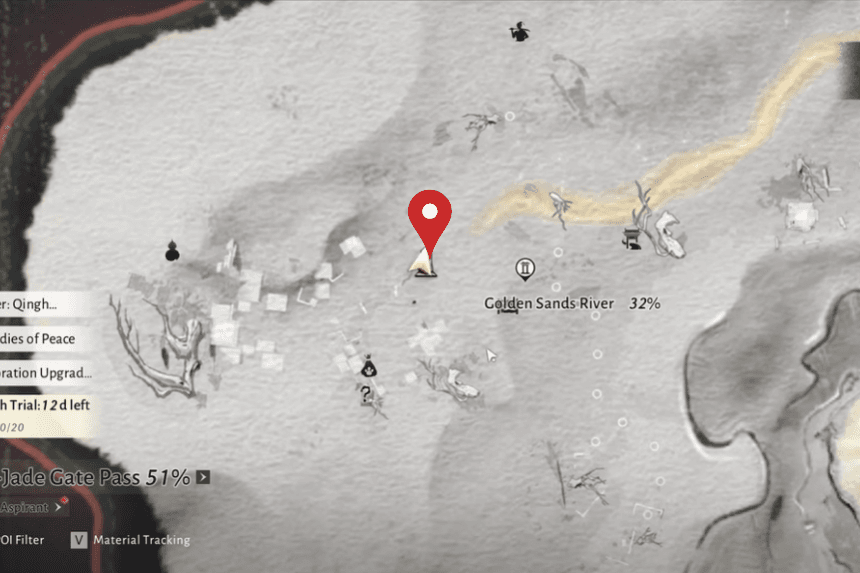Click the black chest marker by the river
The height and width of the screenshot is (573, 860).
click(x=632, y=238)
